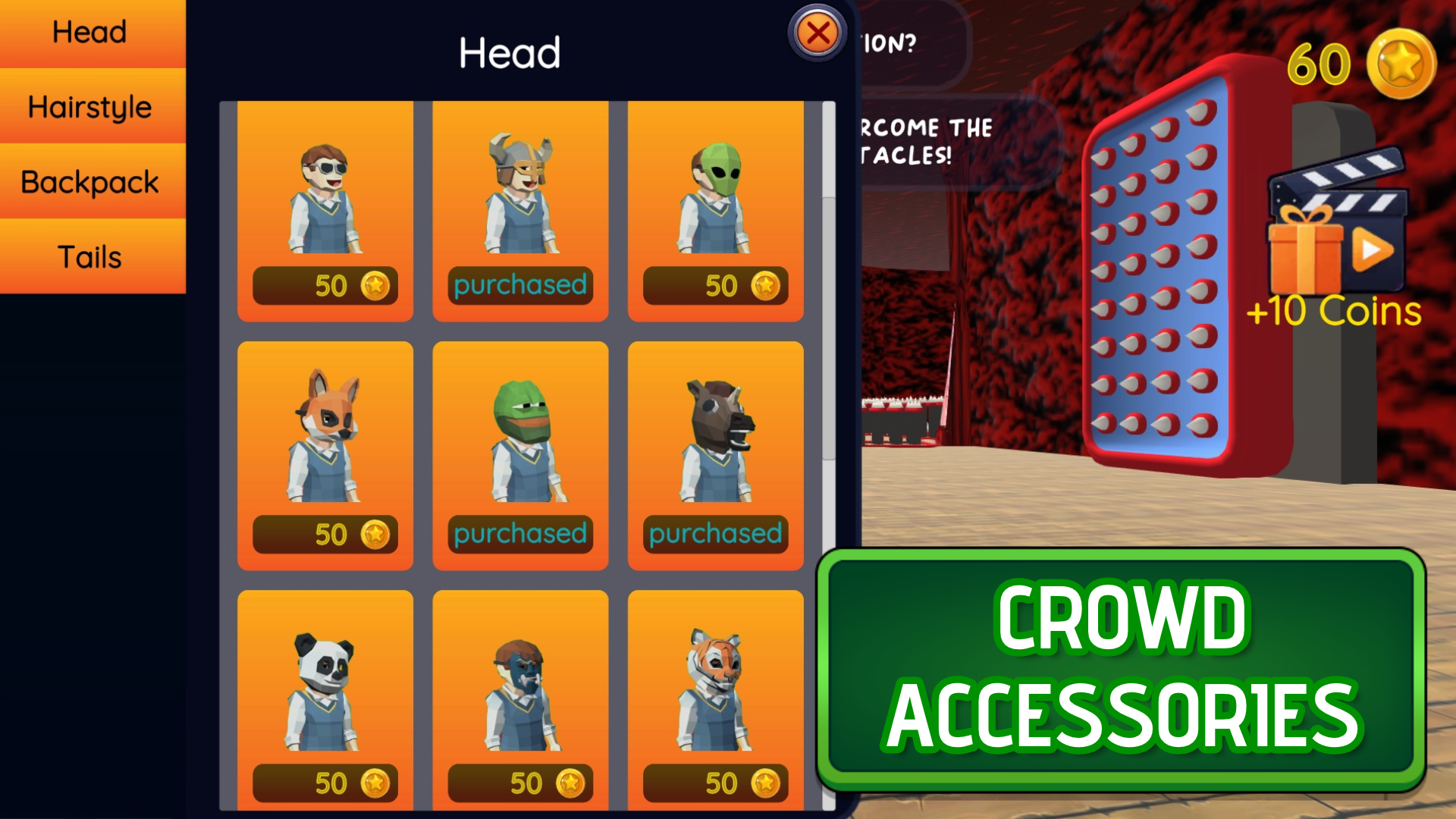Image resolution: width=1456 pixels, height=819 pixels.
Task: Select the horse head mask item
Action: (716, 432)
